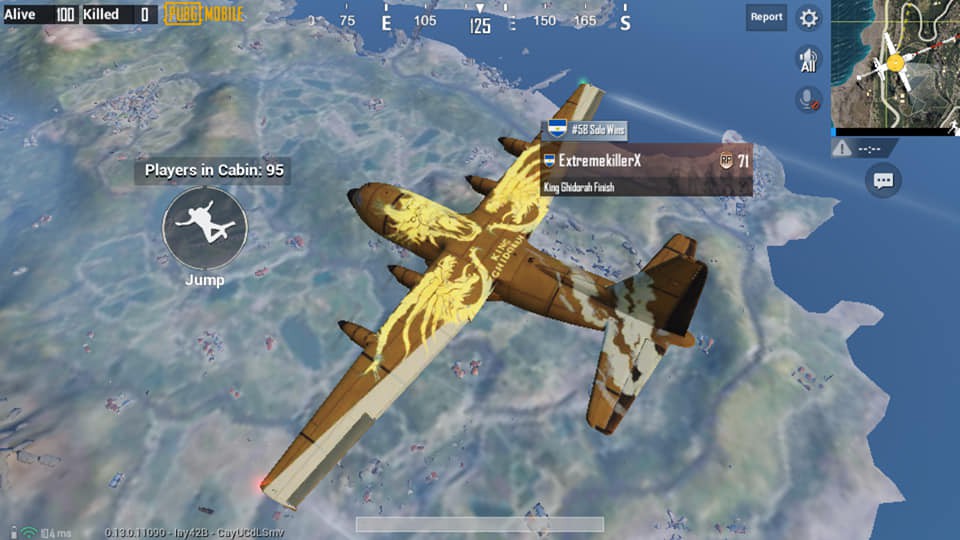
Task: Open the gear settings menu
Action: [x=808, y=18]
